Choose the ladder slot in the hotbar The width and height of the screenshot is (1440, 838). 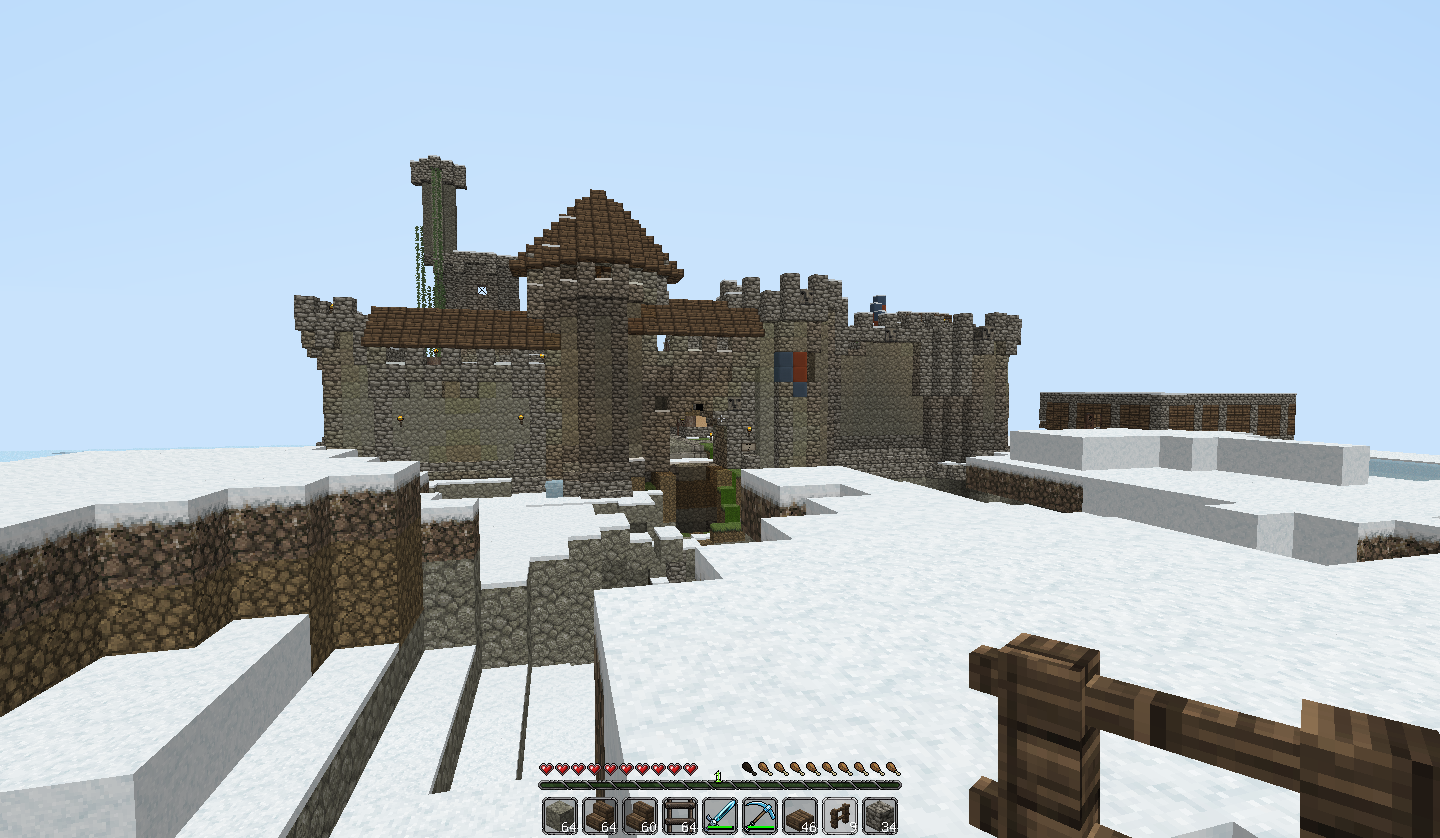pyautogui.click(x=680, y=815)
